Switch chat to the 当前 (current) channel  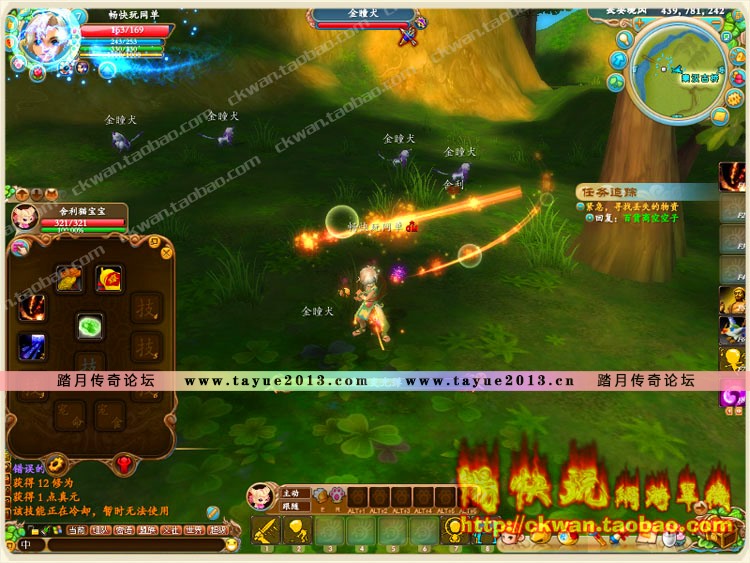pyautogui.click(x=77, y=530)
